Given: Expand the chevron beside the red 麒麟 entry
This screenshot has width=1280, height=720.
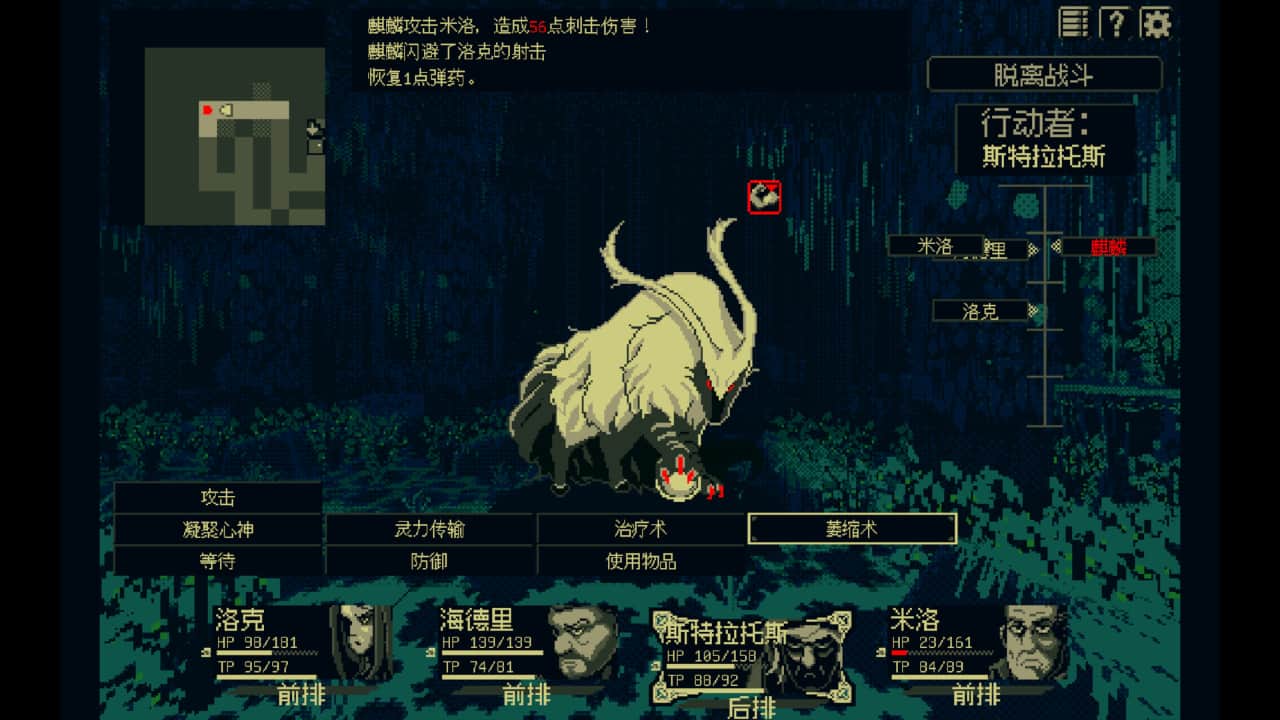Looking at the screenshot, I should 1057,247.
